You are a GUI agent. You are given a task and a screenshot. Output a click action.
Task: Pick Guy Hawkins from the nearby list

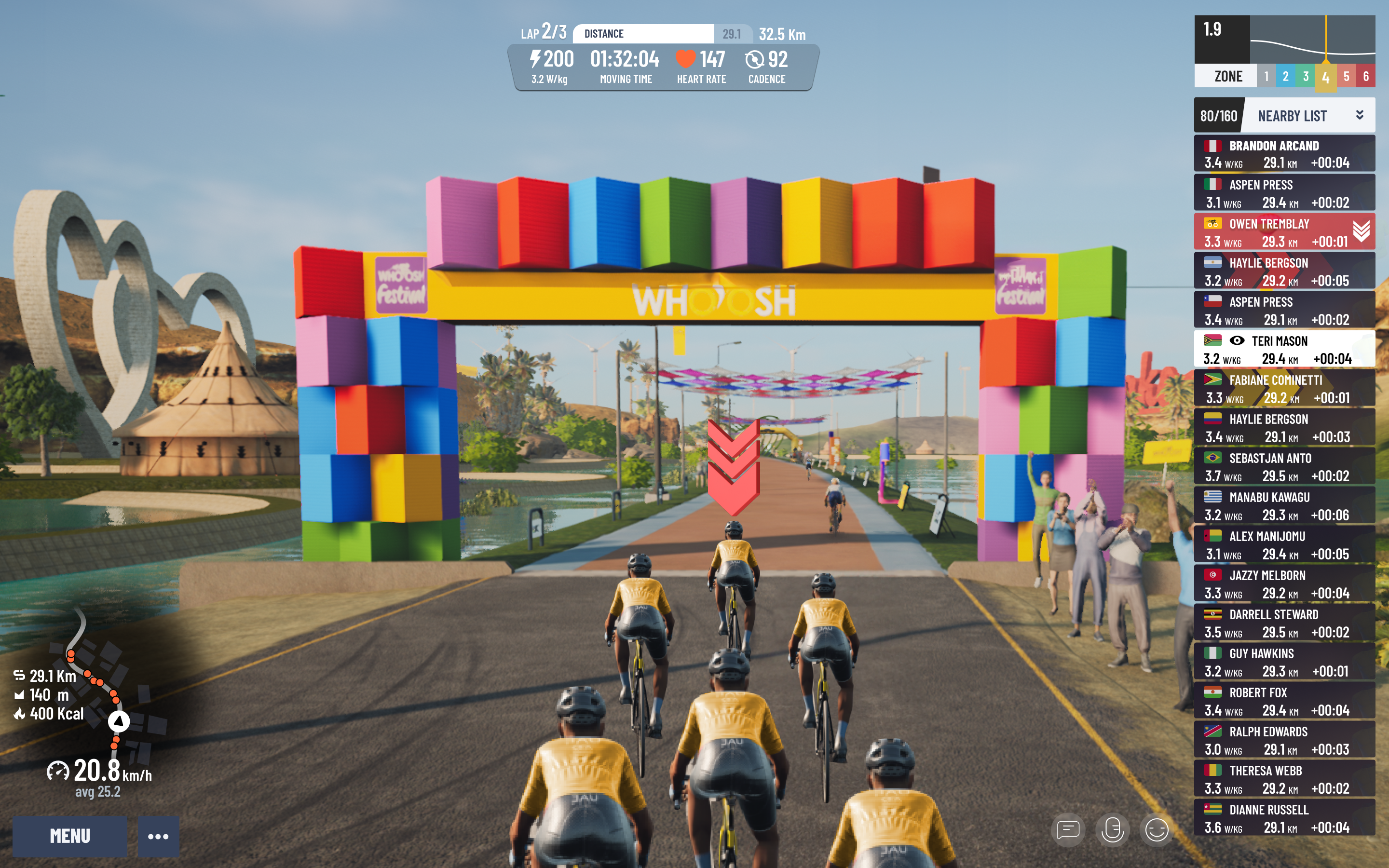click(1284, 661)
